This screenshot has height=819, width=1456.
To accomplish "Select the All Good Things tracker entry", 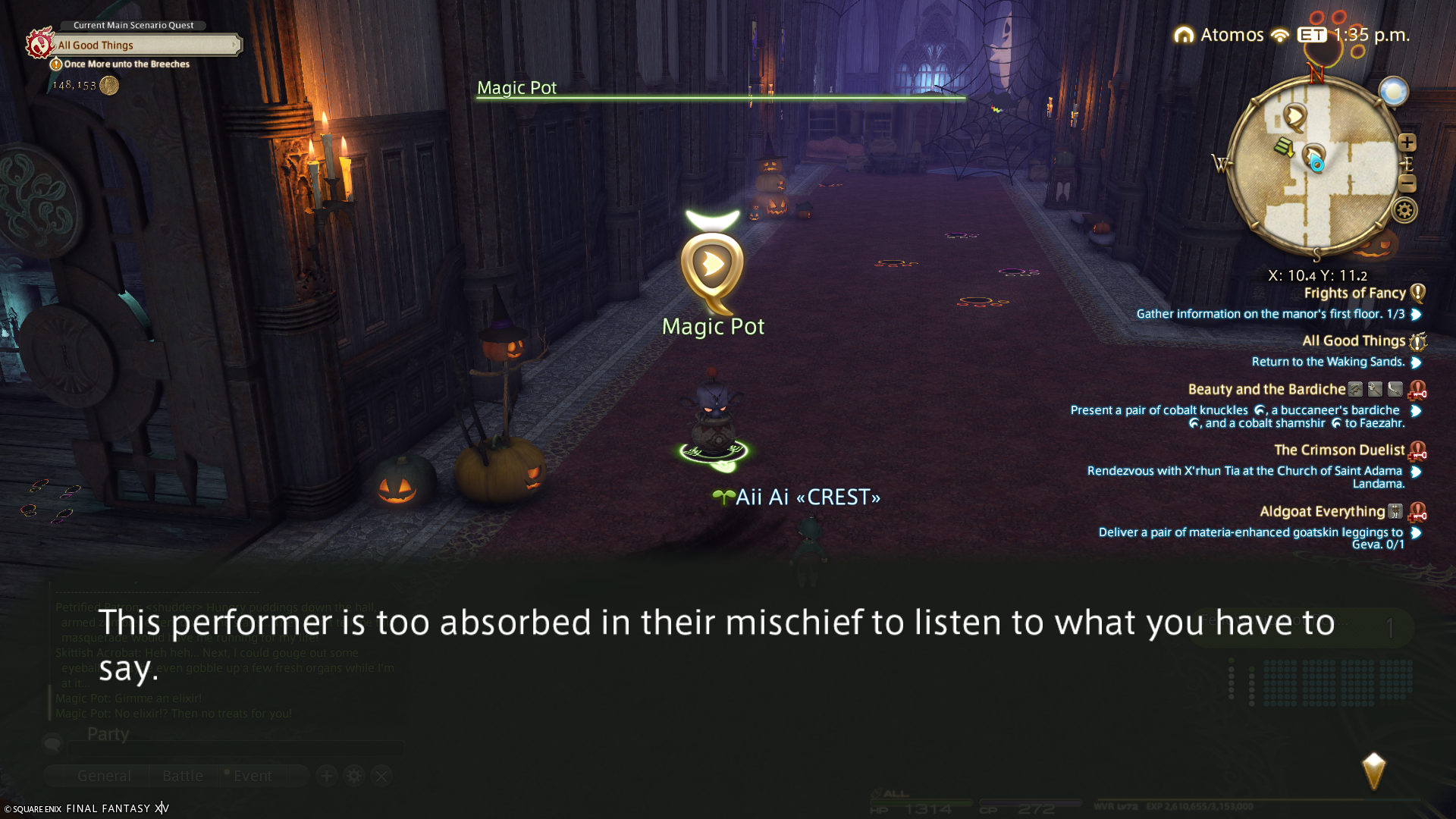I will click(1354, 341).
